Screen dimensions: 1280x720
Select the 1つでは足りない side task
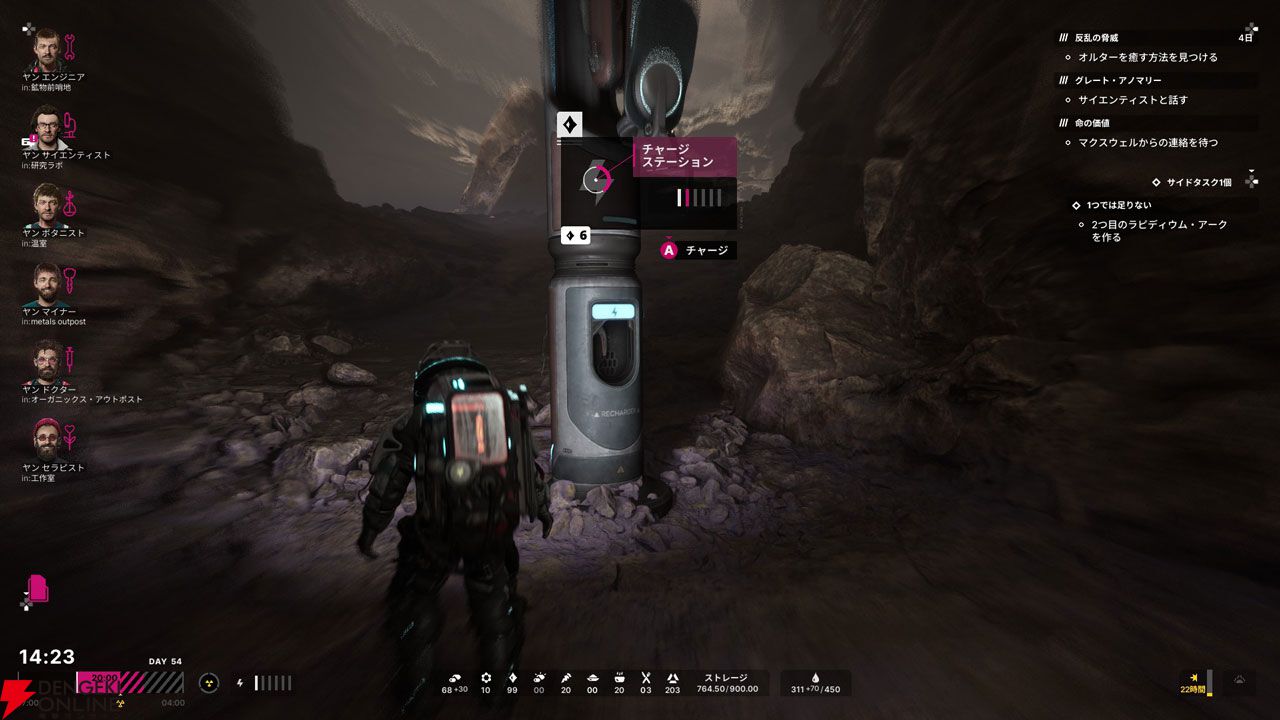click(1118, 205)
